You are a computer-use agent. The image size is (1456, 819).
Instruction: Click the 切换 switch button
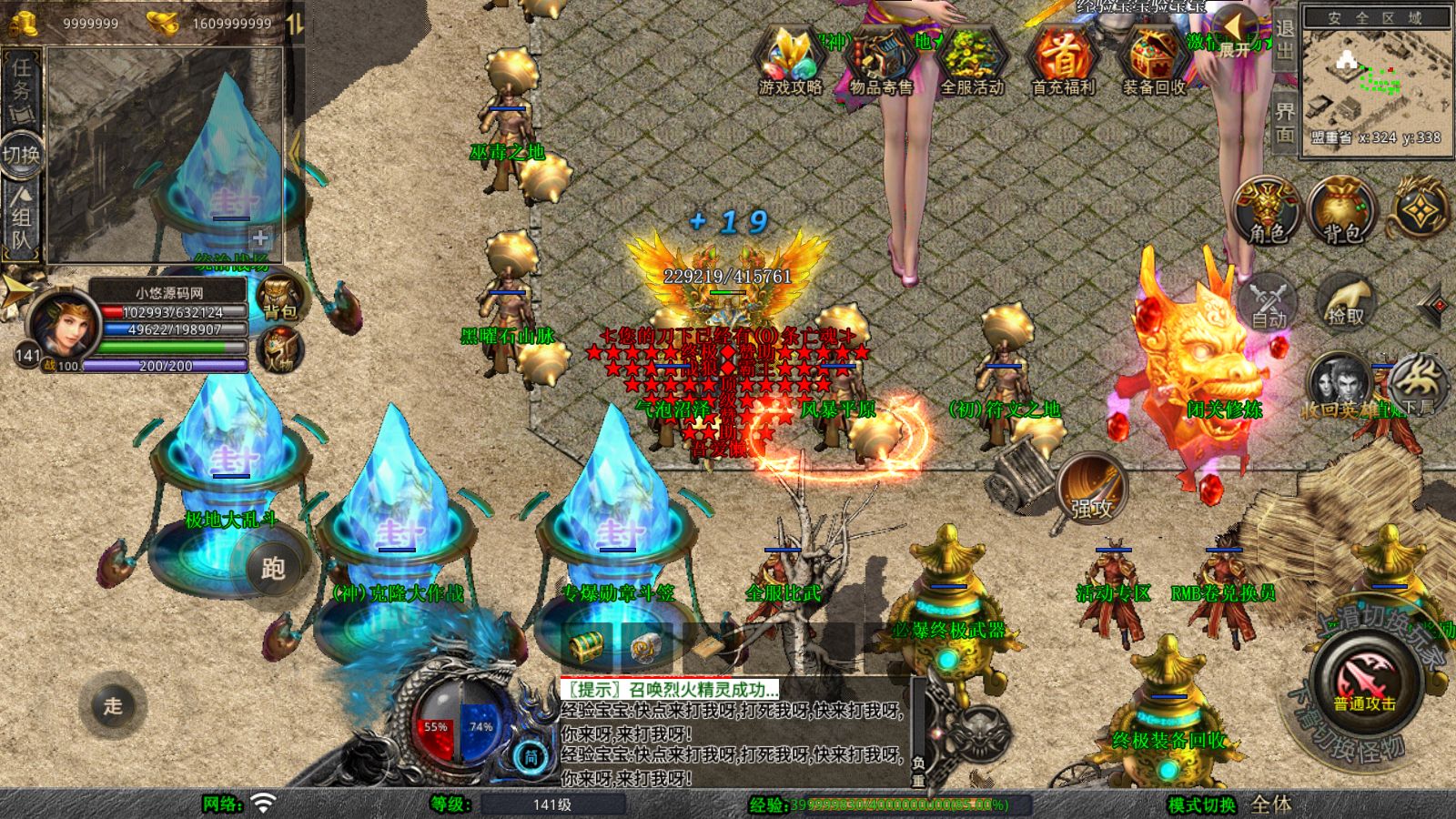coord(21,154)
